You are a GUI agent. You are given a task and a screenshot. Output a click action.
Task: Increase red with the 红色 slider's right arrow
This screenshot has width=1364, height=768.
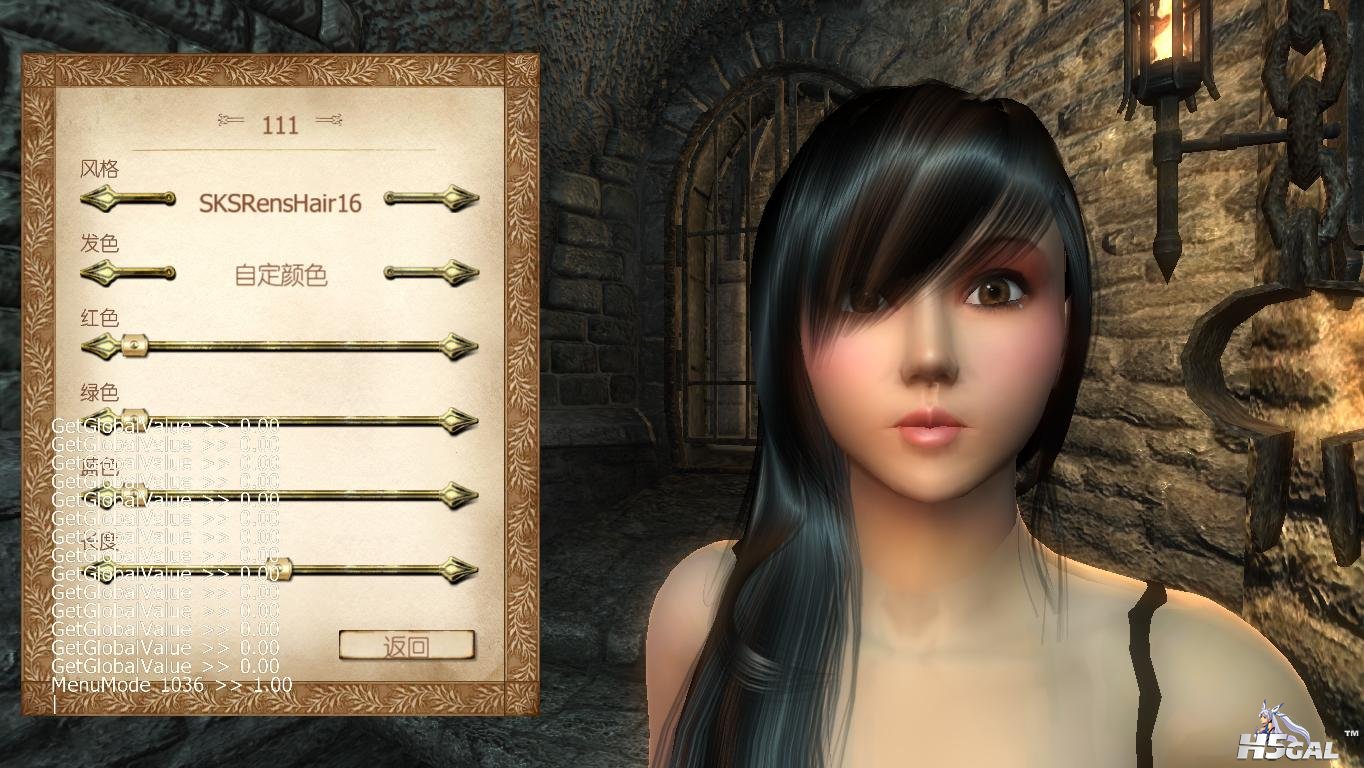pyautogui.click(x=461, y=347)
